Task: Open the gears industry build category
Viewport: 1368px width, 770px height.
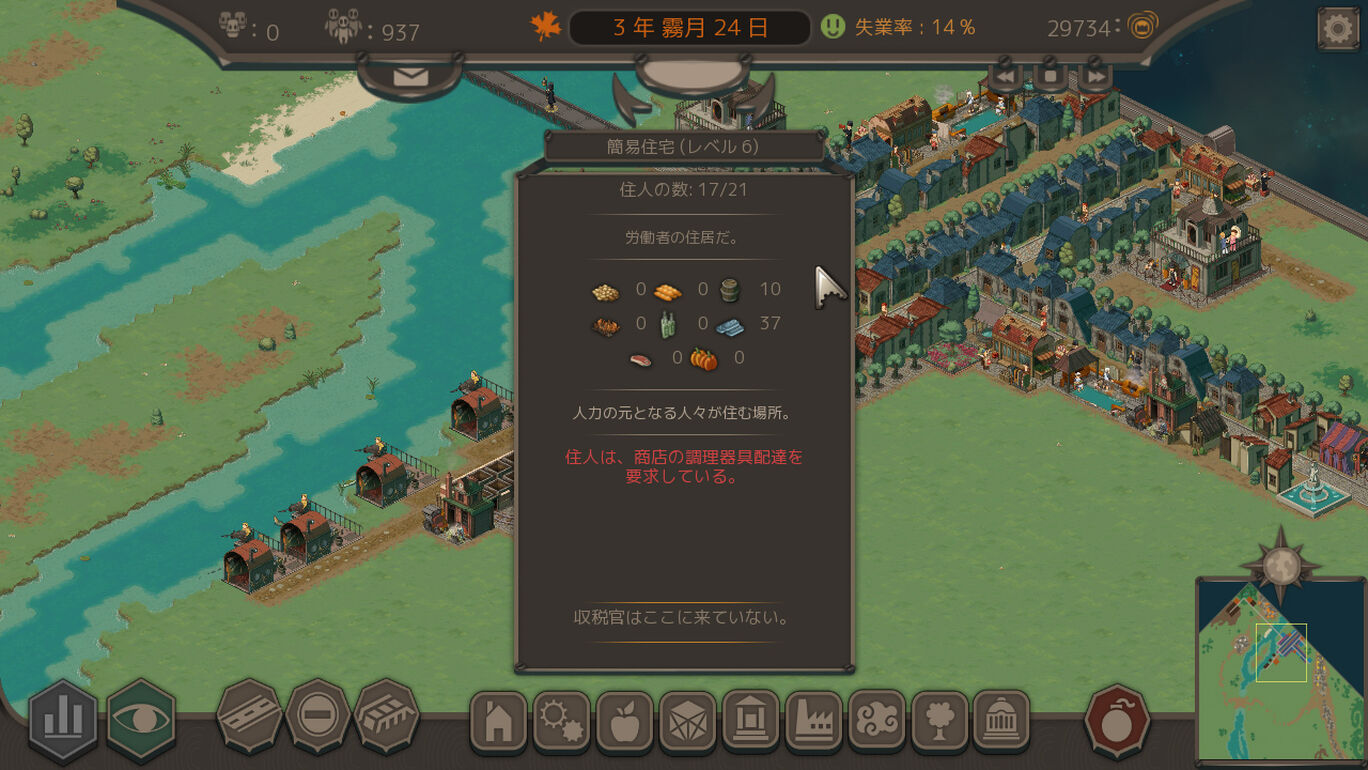Action: tap(561, 722)
